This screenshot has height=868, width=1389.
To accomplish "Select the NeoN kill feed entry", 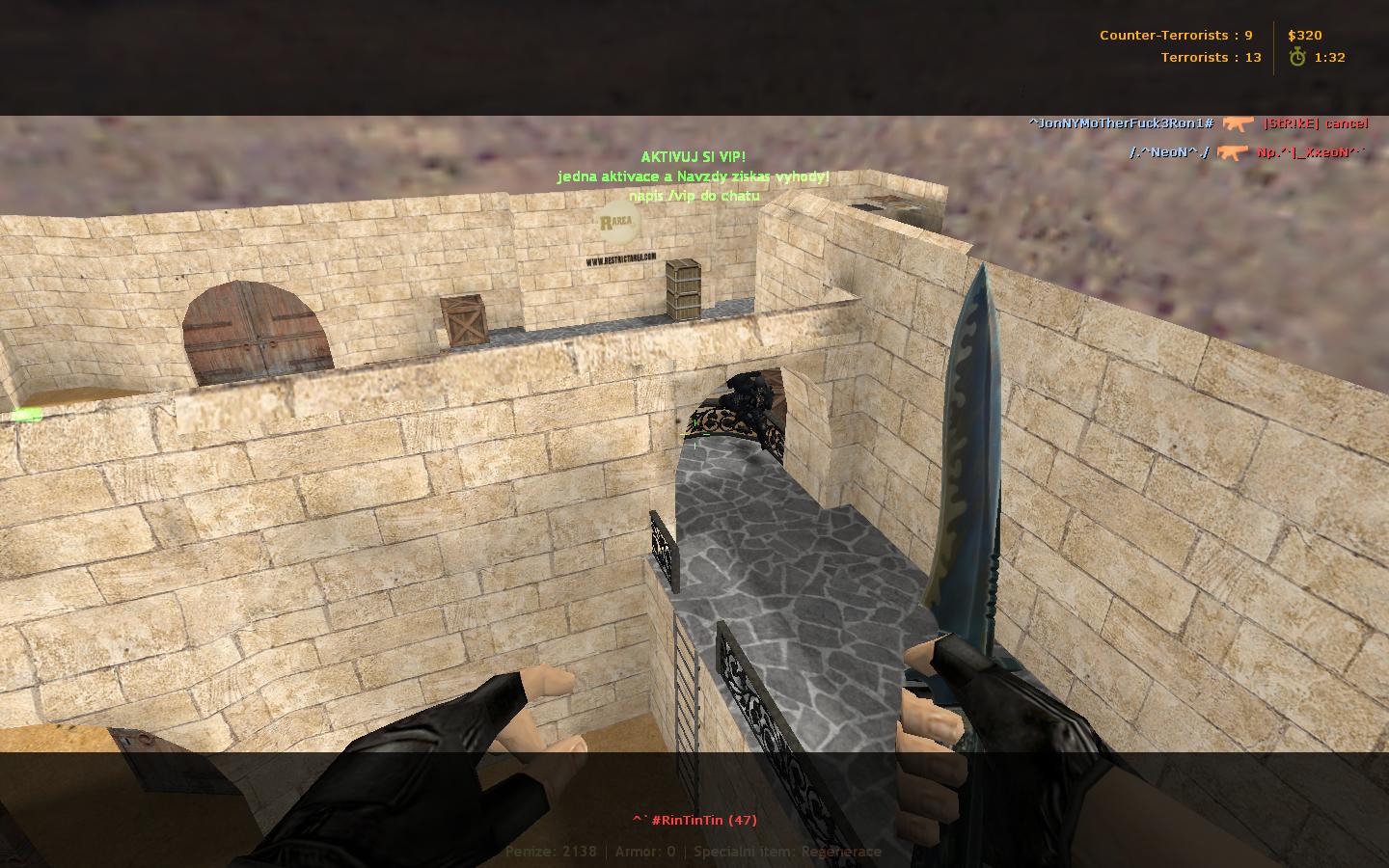I will [1247, 152].
